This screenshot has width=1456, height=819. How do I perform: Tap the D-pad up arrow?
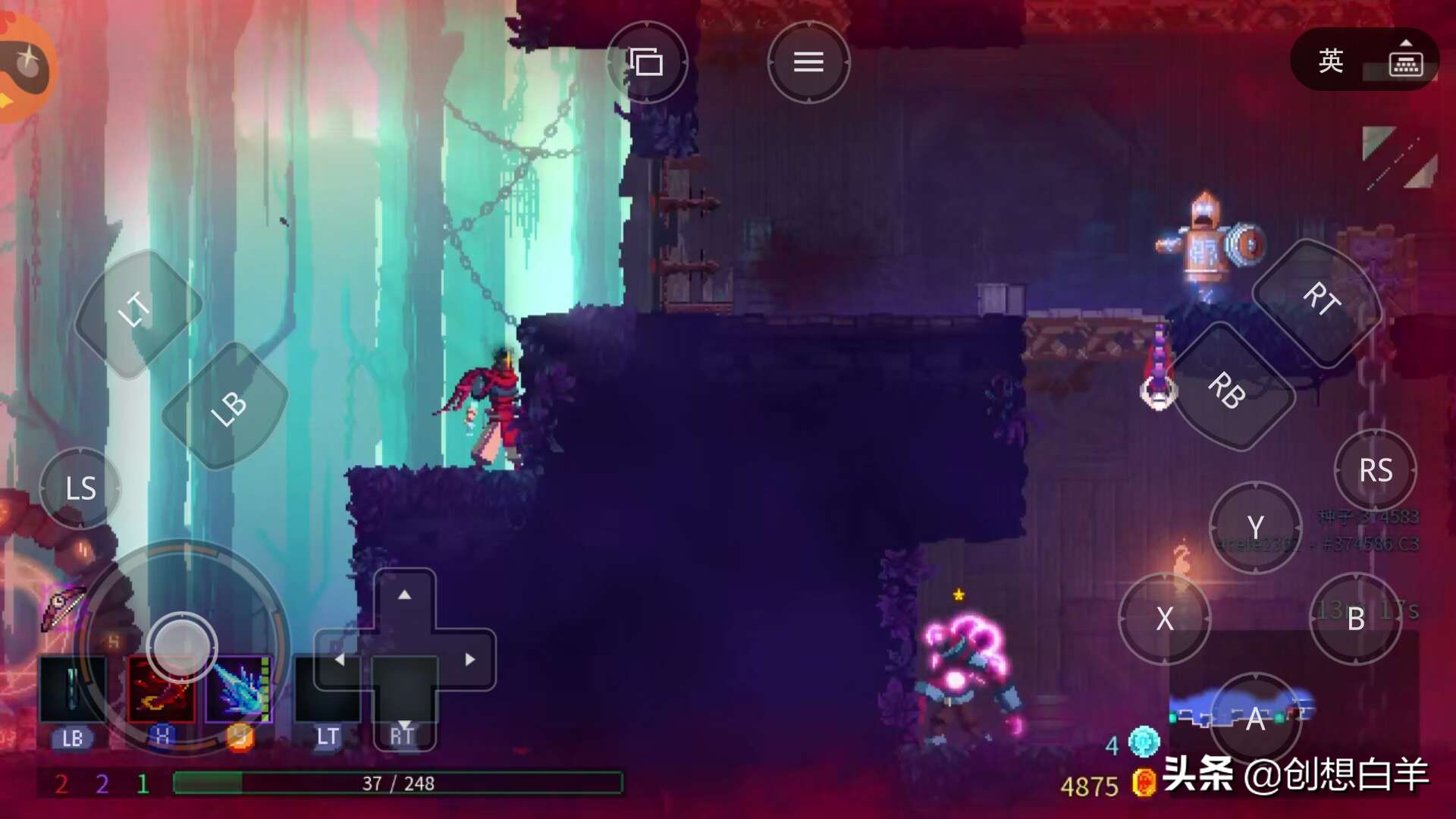[x=405, y=596]
